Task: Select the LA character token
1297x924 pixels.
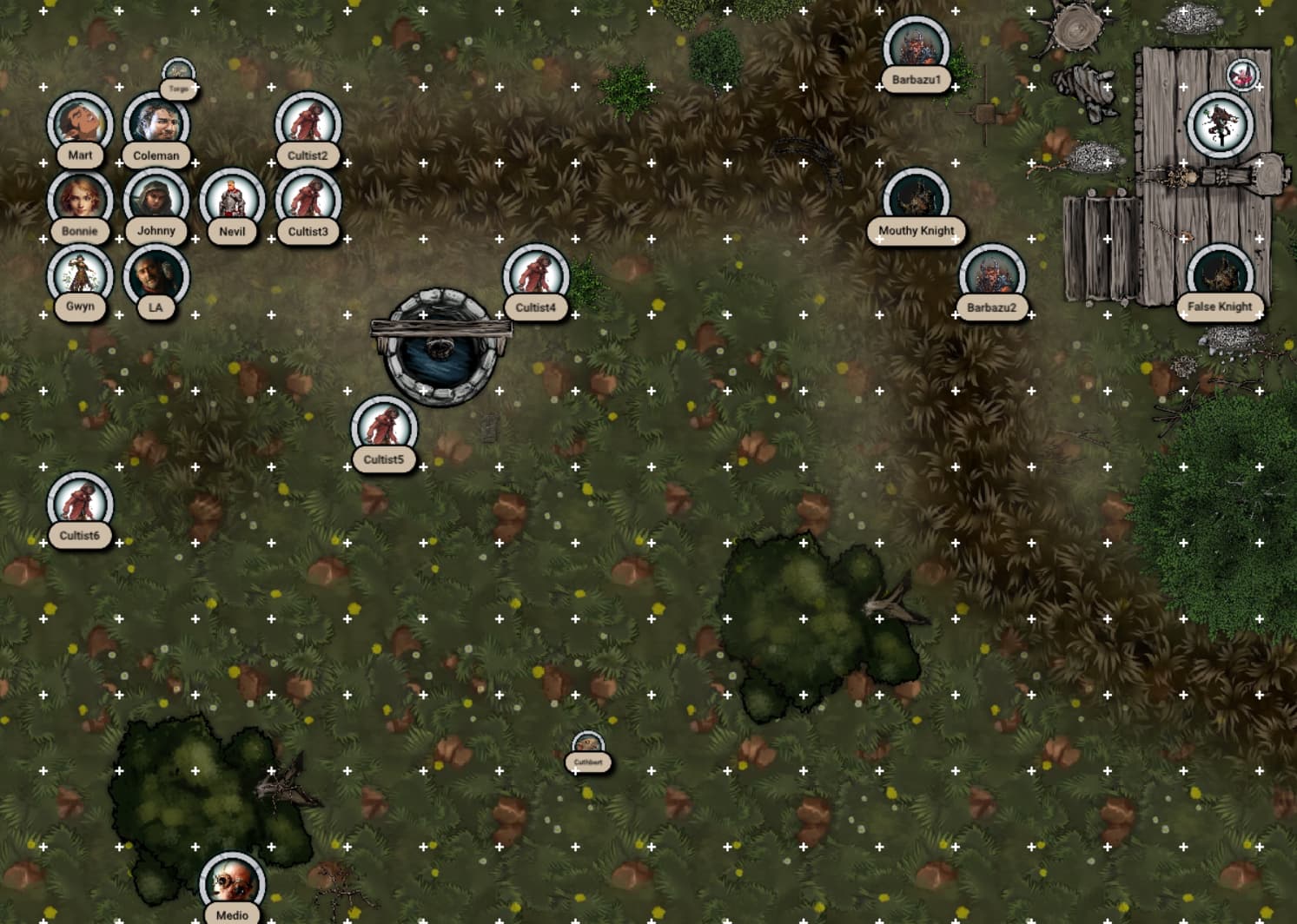Action: tap(156, 276)
